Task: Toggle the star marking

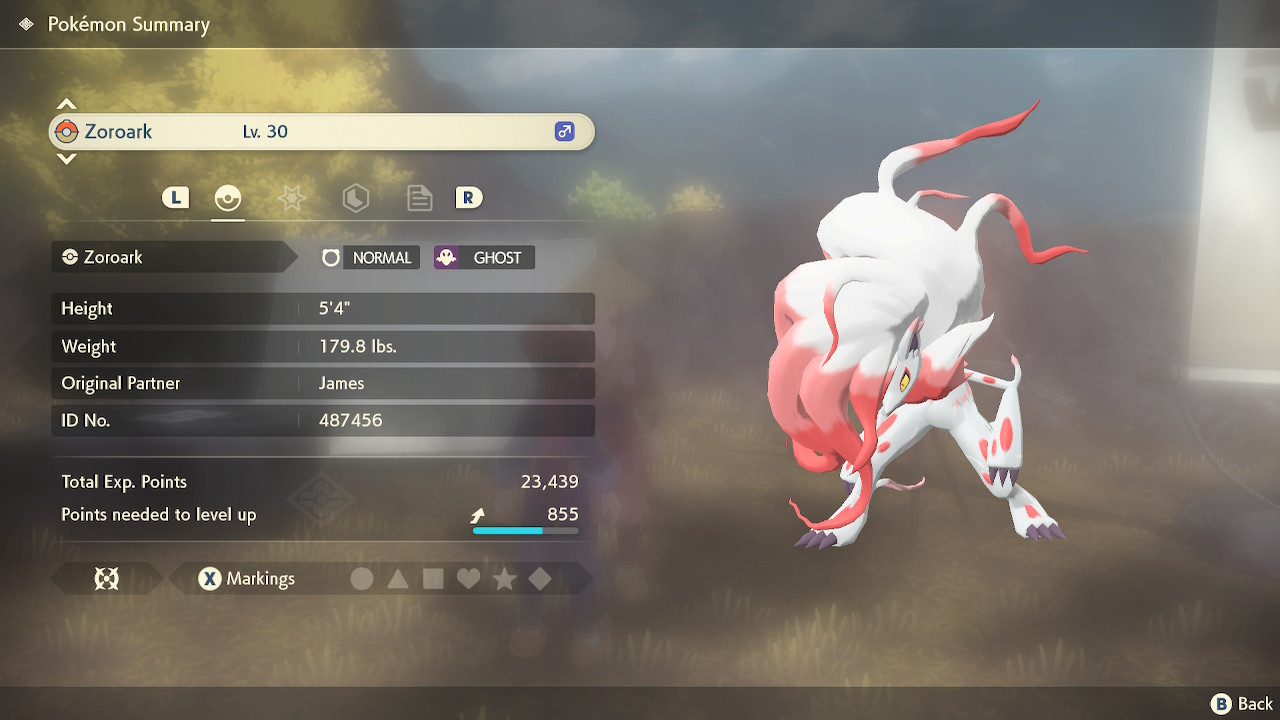Action: point(505,578)
